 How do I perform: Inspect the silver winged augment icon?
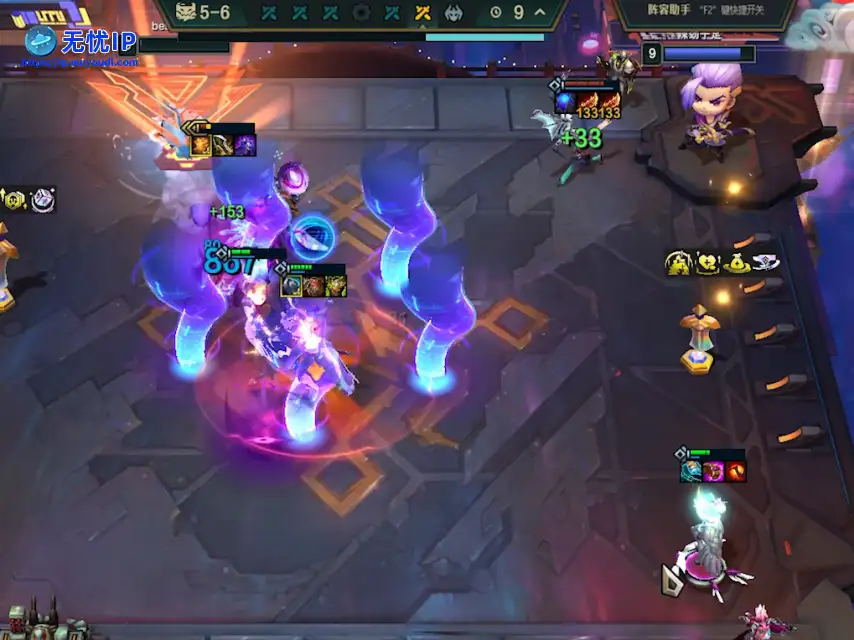pos(765,263)
